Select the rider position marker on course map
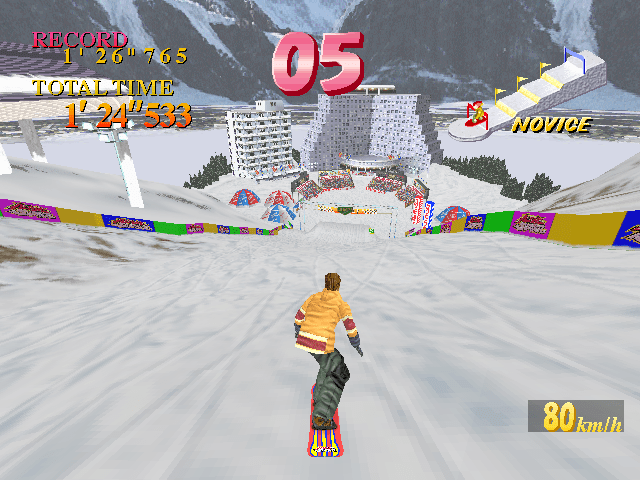Viewport: 640px width, 480px height. coord(477,114)
